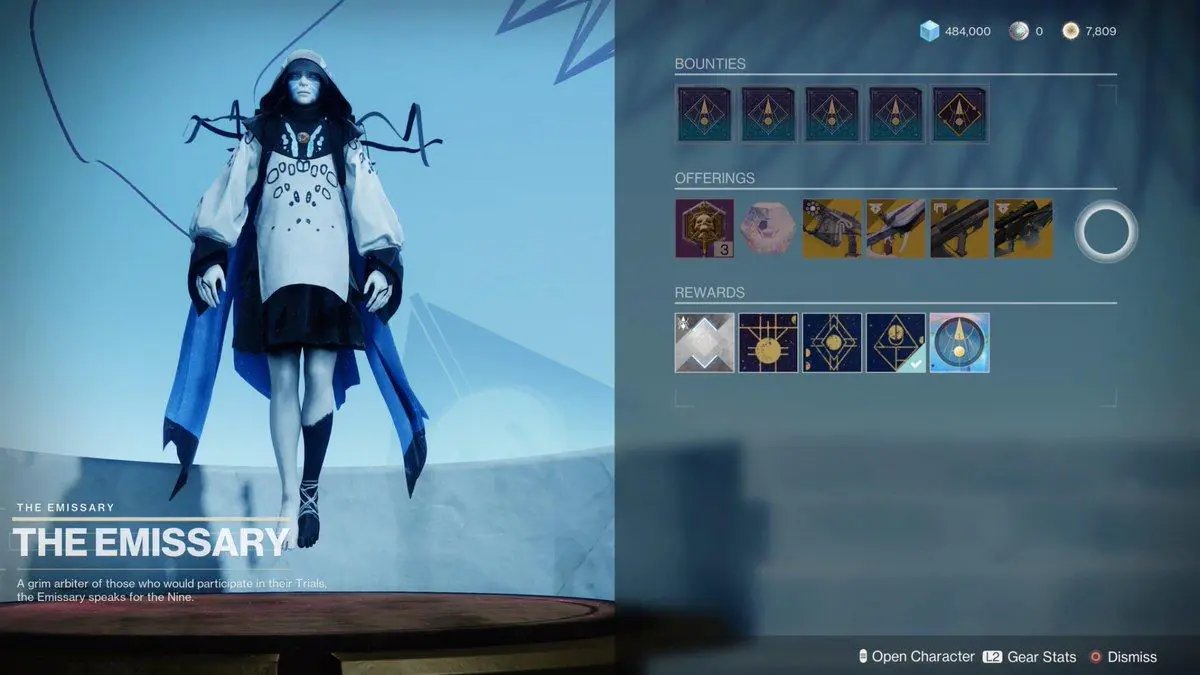Pick the pale hexagonal engram offering
This screenshot has height=675, width=1200.
click(x=768, y=228)
